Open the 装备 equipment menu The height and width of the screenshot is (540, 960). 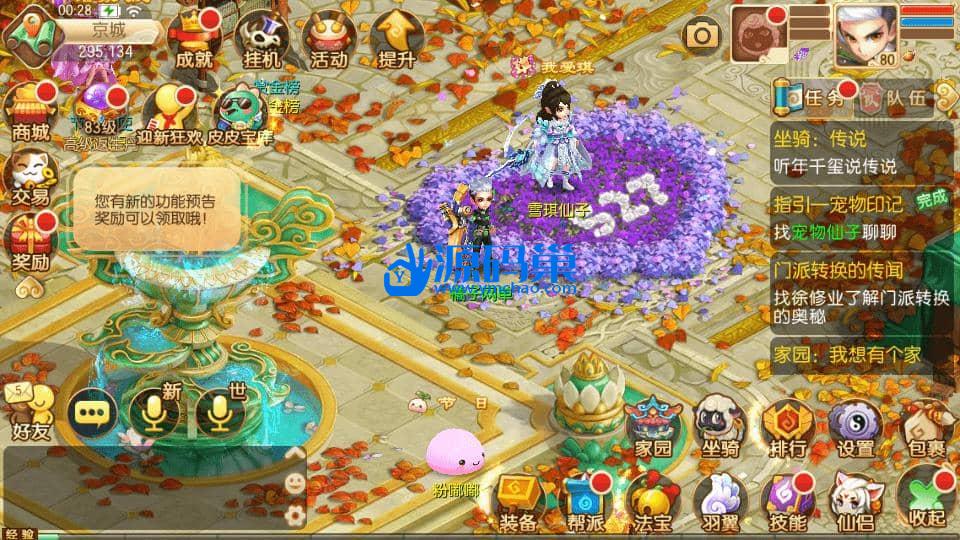[x=519, y=502]
